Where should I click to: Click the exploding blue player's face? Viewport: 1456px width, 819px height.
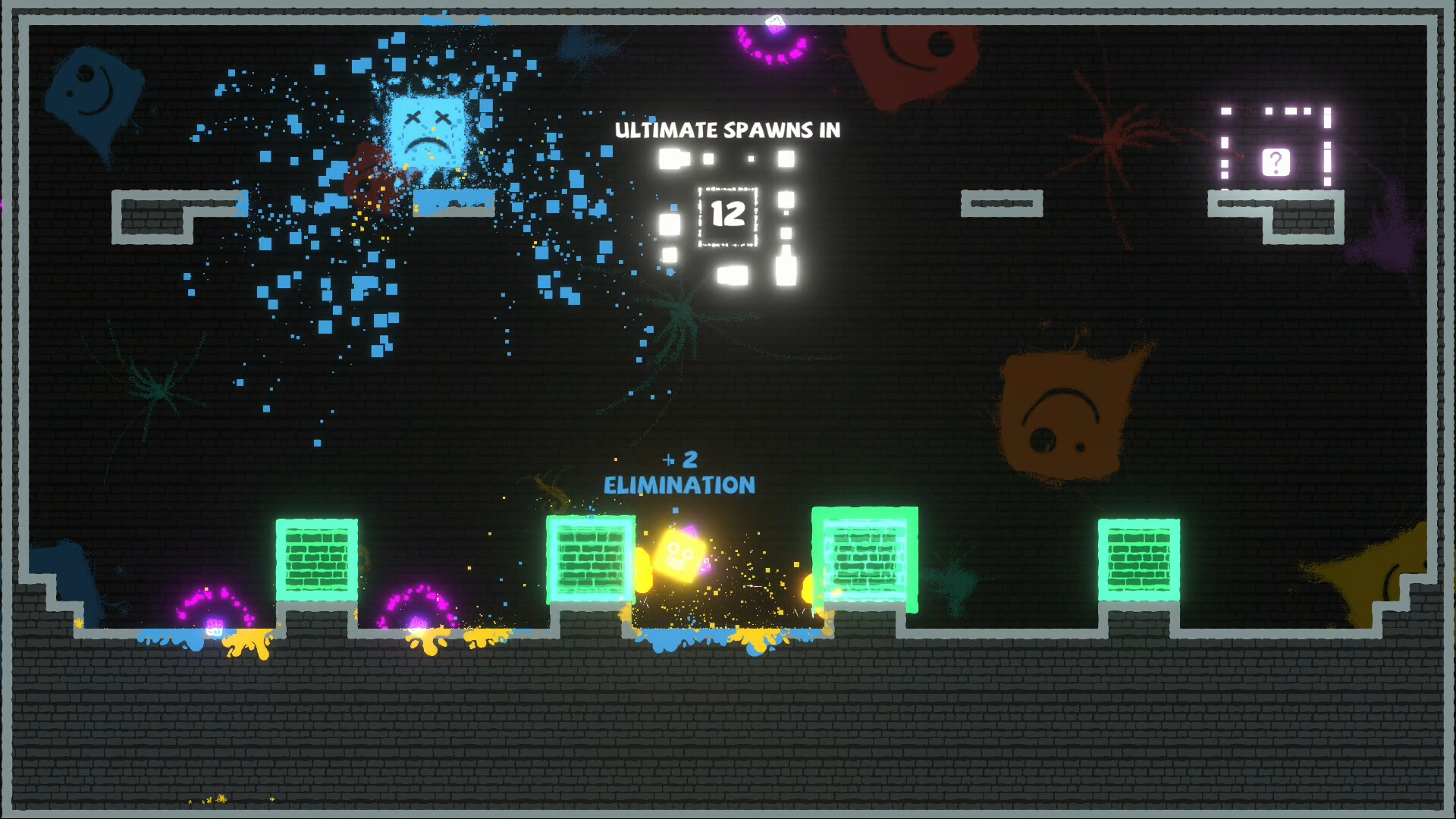(427, 129)
